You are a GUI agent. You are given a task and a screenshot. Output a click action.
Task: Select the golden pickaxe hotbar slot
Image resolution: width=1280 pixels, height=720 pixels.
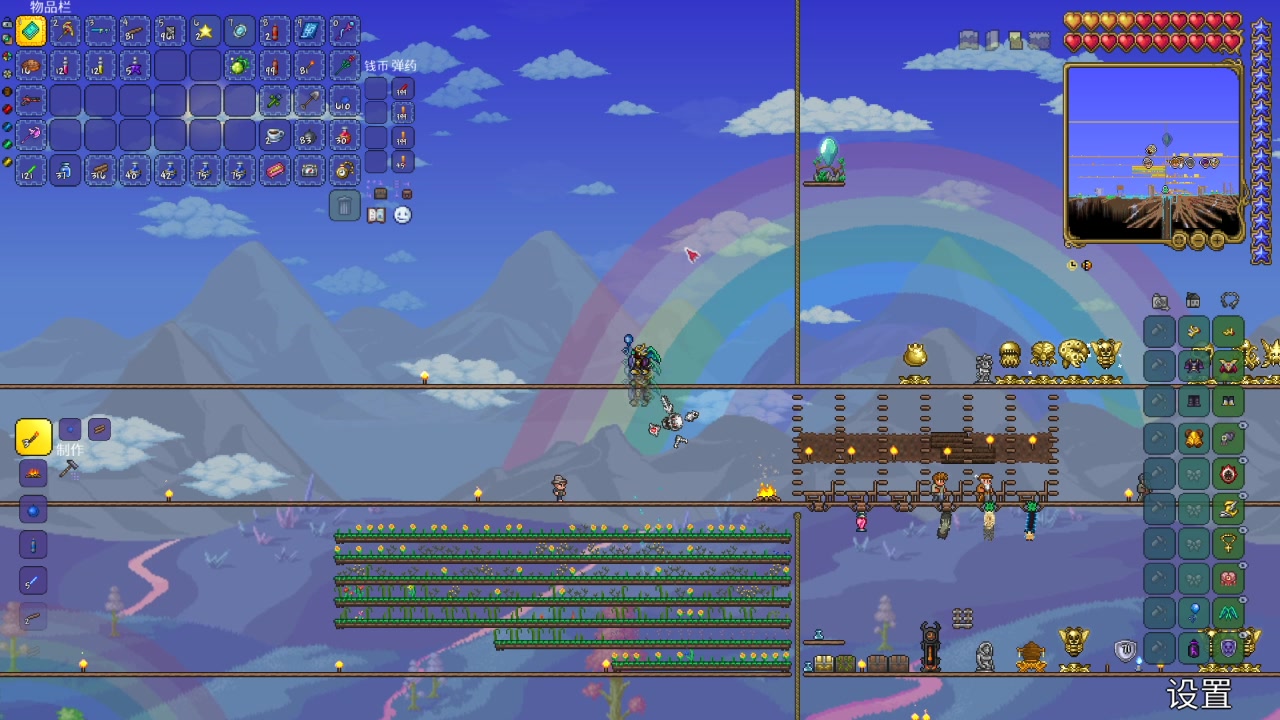(66, 31)
